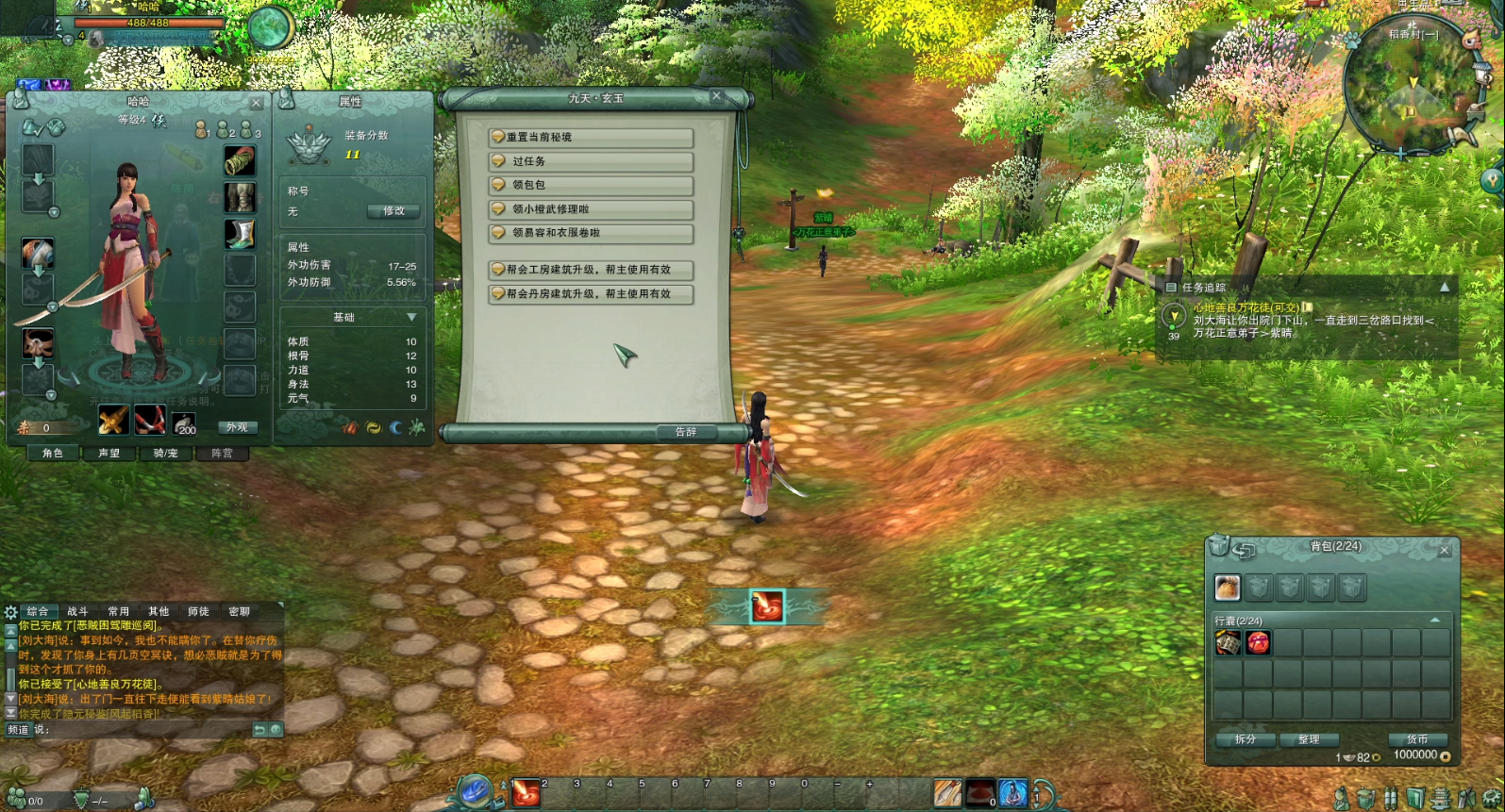The height and width of the screenshot is (812, 1505).
Task: Open the 骑/宠 tab
Action: (166, 454)
